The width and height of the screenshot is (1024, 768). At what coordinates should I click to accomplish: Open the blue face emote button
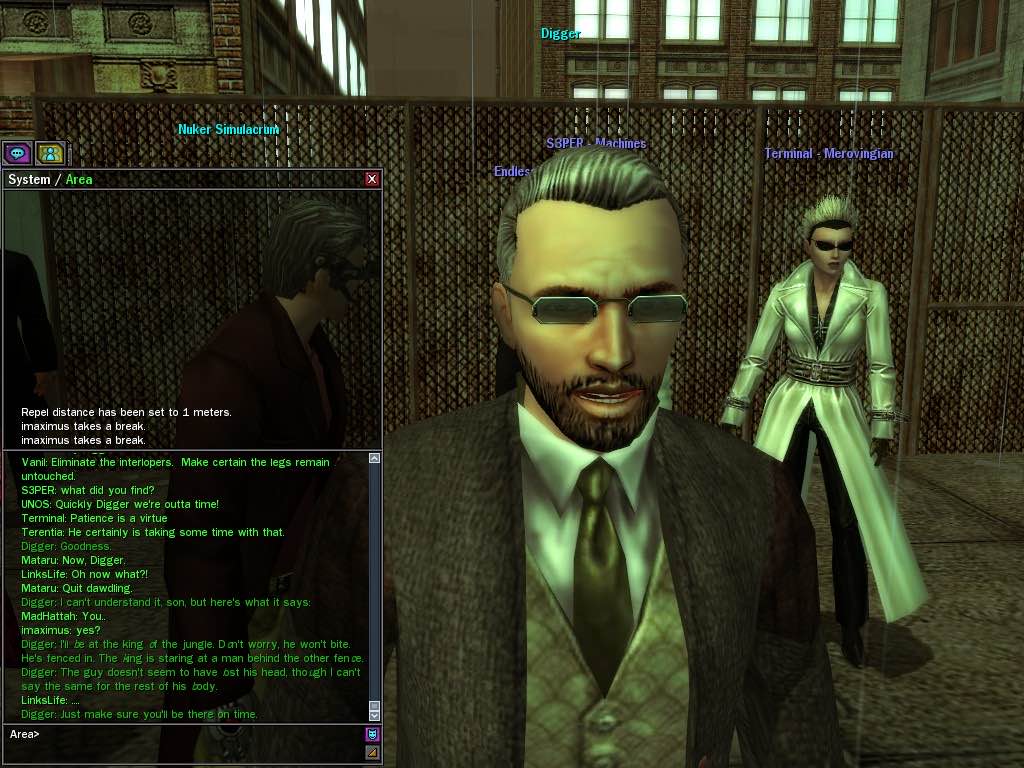tap(372, 734)
